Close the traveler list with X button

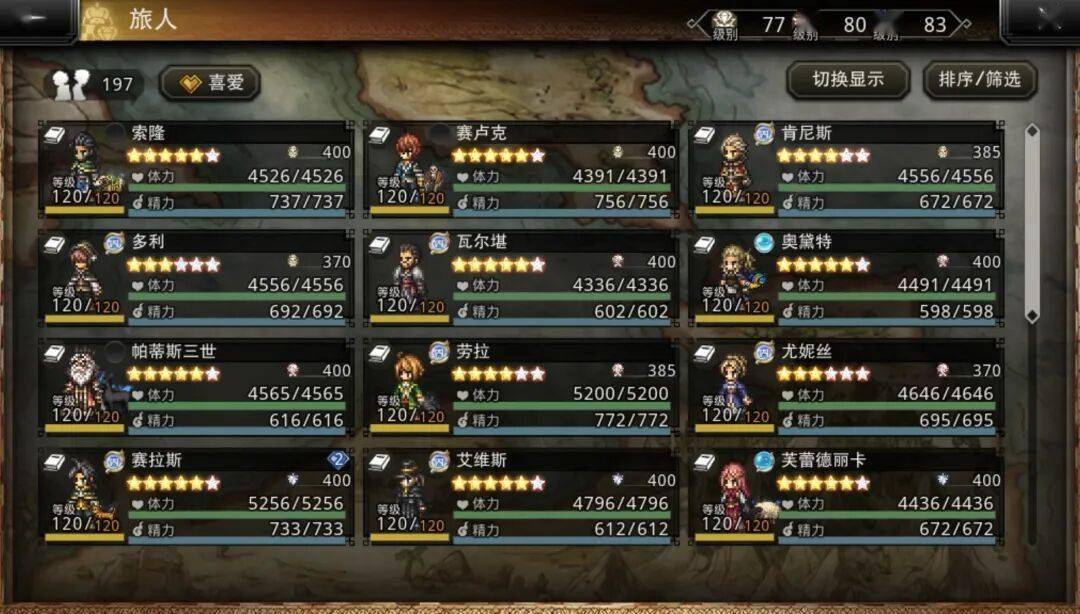[x=1041, y=20]
